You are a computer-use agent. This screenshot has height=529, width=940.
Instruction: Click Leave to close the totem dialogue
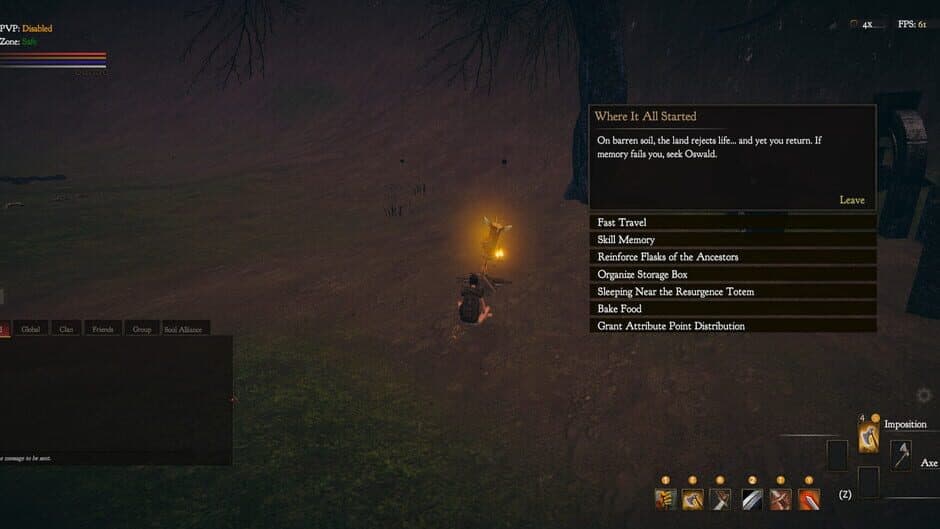(851, 200)
